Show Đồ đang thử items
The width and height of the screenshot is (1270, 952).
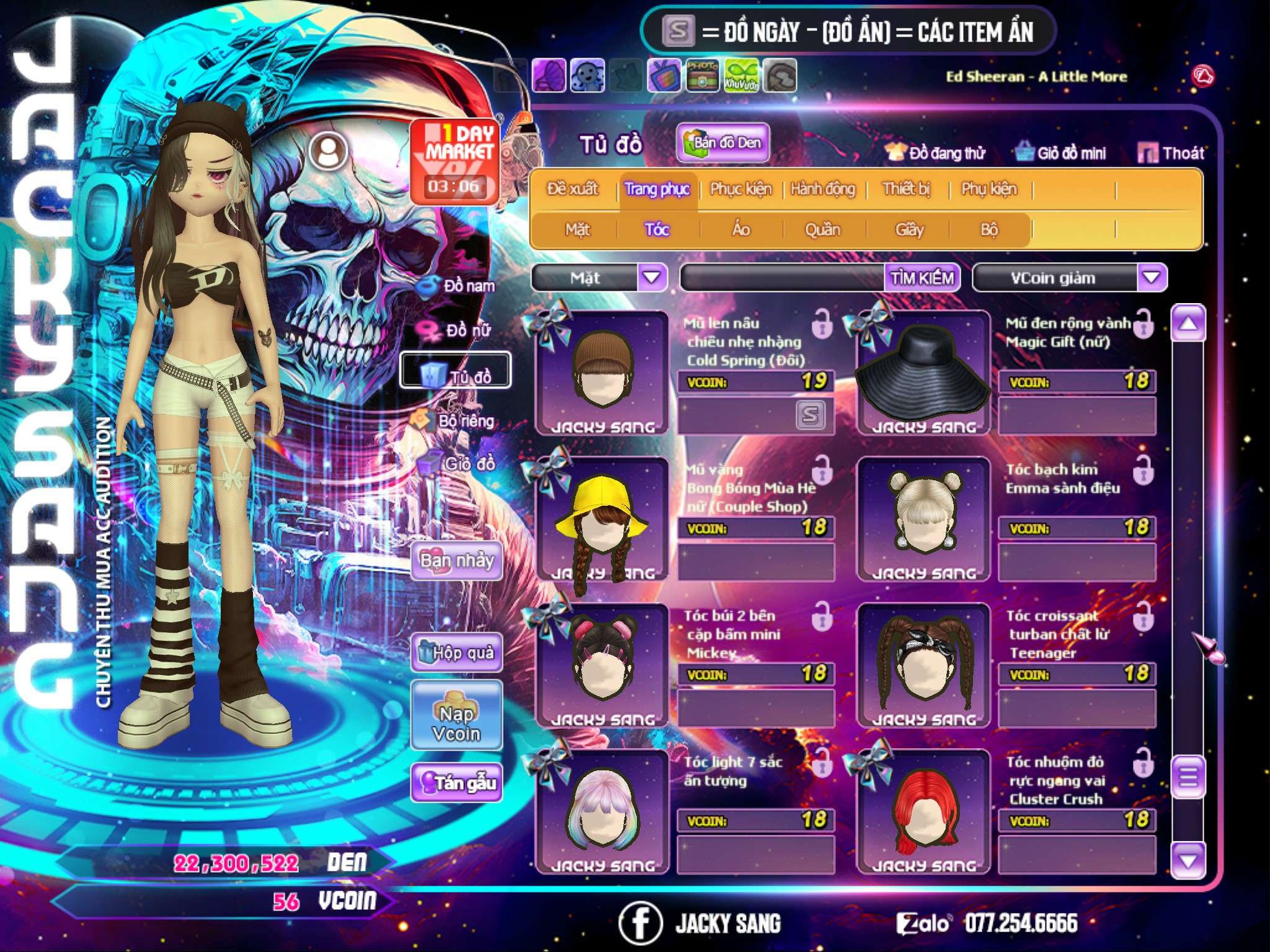[935, 152]
